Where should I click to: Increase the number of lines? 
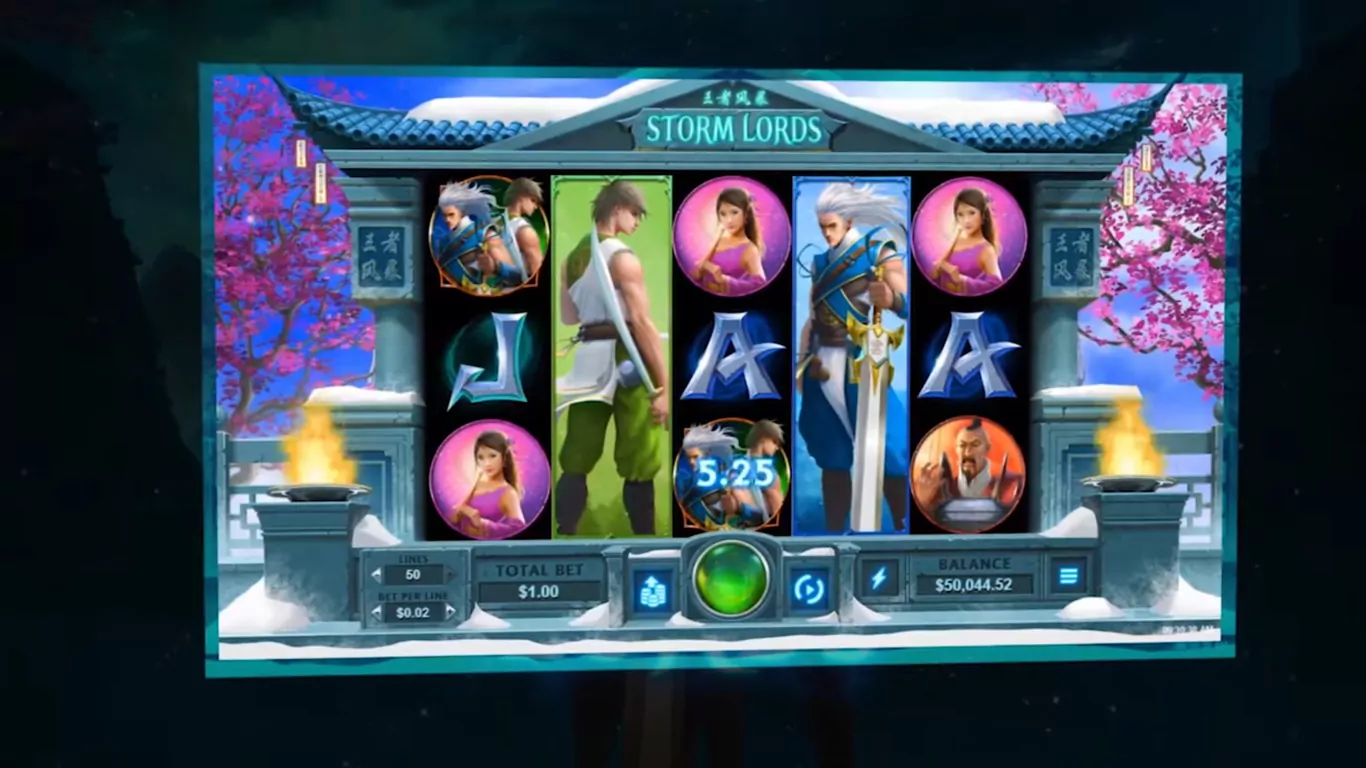(450, 575)
